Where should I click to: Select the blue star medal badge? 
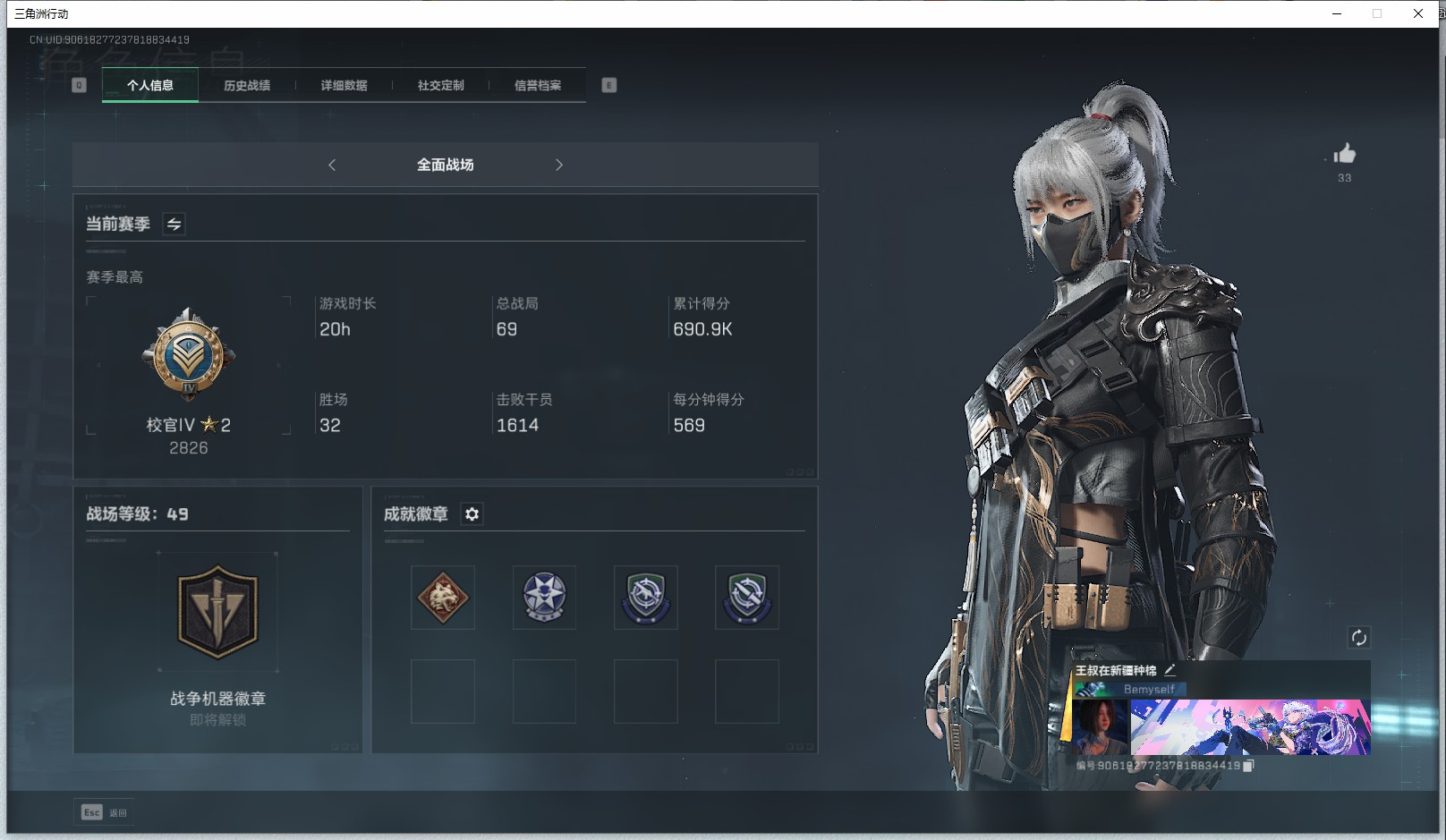click(544, 597)
